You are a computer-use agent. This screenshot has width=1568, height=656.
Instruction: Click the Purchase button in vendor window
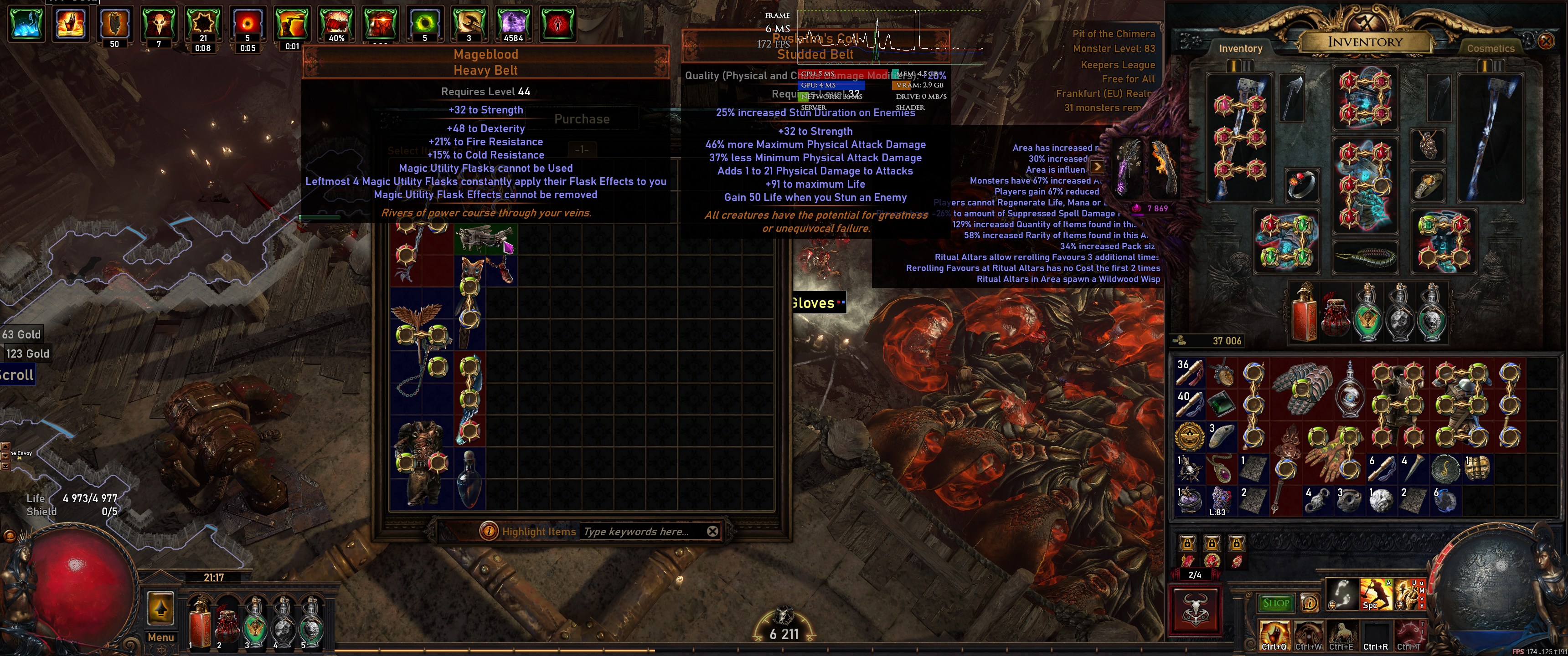pyautogui.click(x=581, y=119)
